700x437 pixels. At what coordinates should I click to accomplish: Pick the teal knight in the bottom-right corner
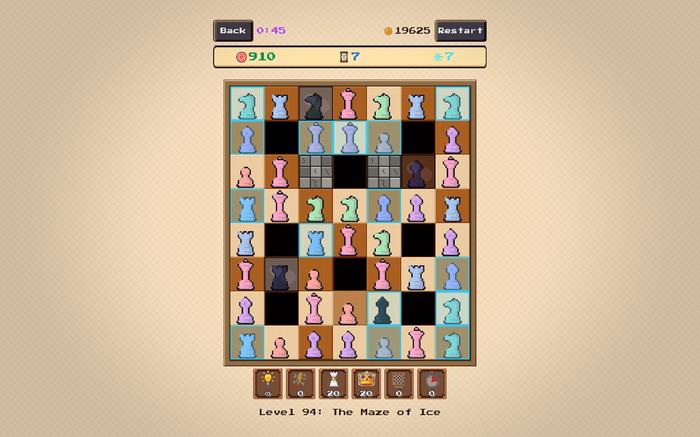[452, 343]
